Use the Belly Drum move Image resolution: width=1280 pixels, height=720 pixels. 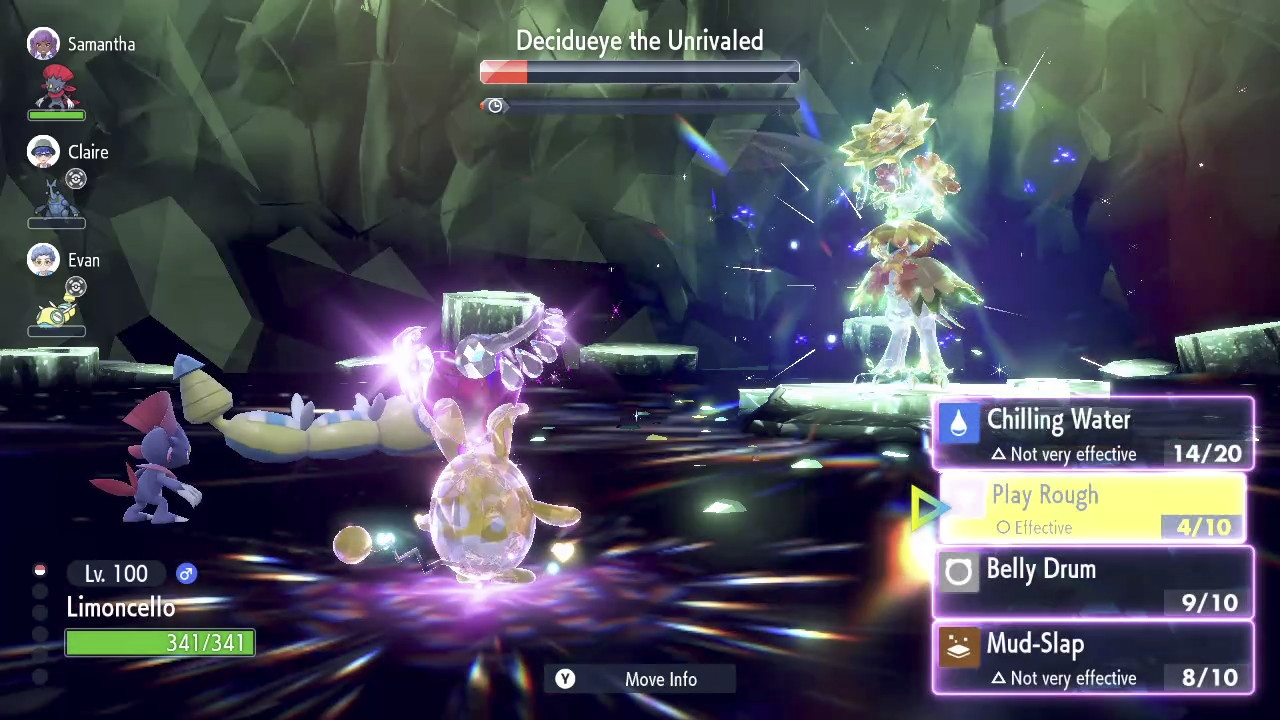[1092, 583]
